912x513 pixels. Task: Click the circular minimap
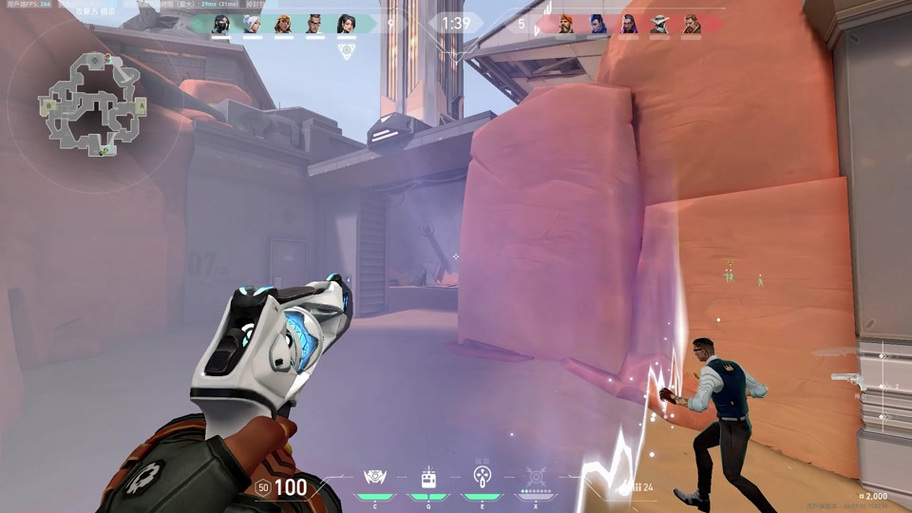coord(92,106)
